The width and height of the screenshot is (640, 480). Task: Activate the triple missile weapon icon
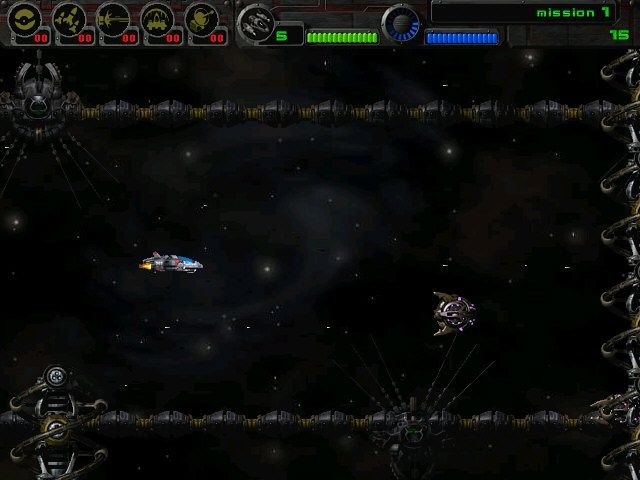[68, 18]
